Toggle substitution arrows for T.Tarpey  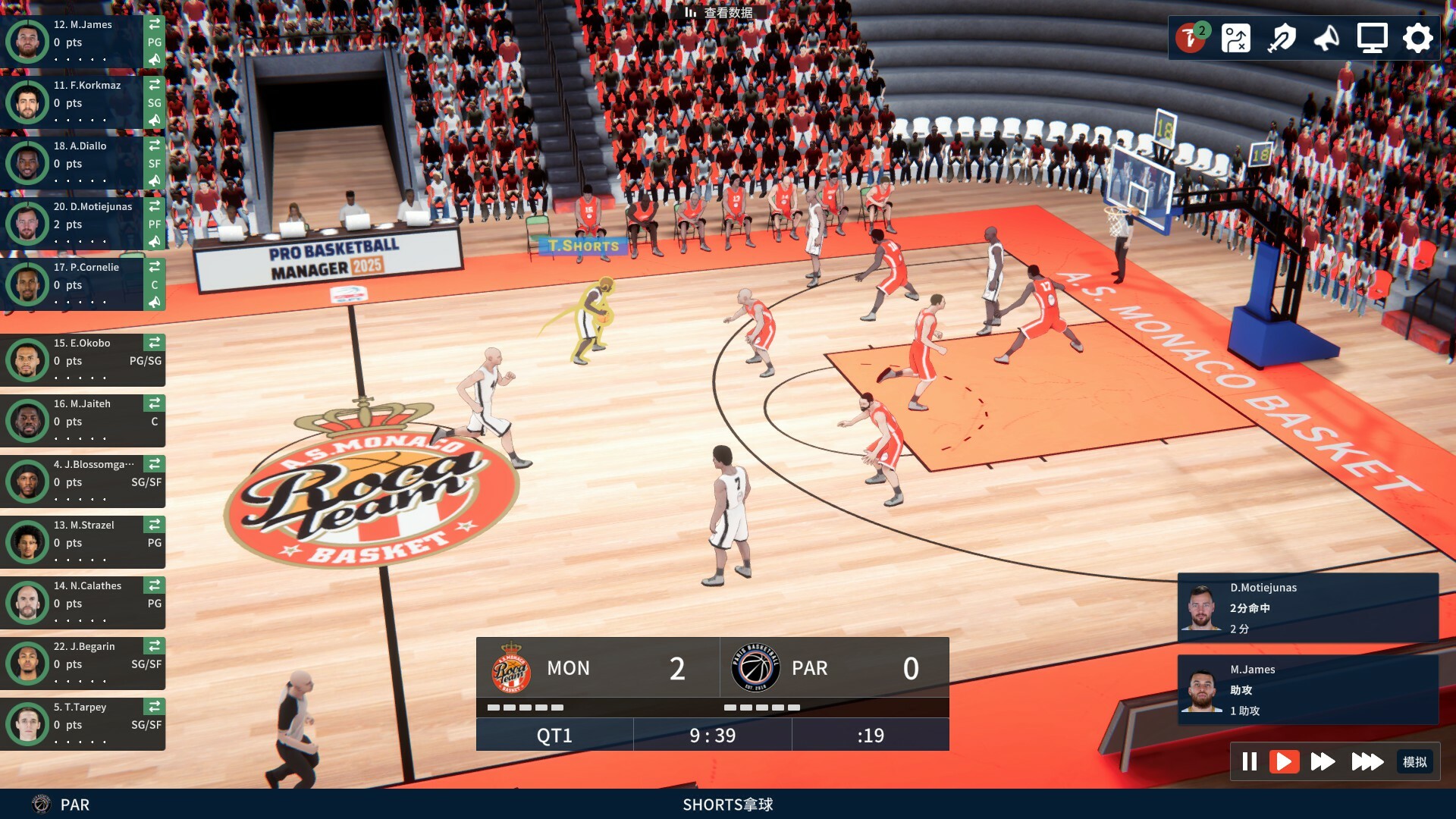(155, 708)
